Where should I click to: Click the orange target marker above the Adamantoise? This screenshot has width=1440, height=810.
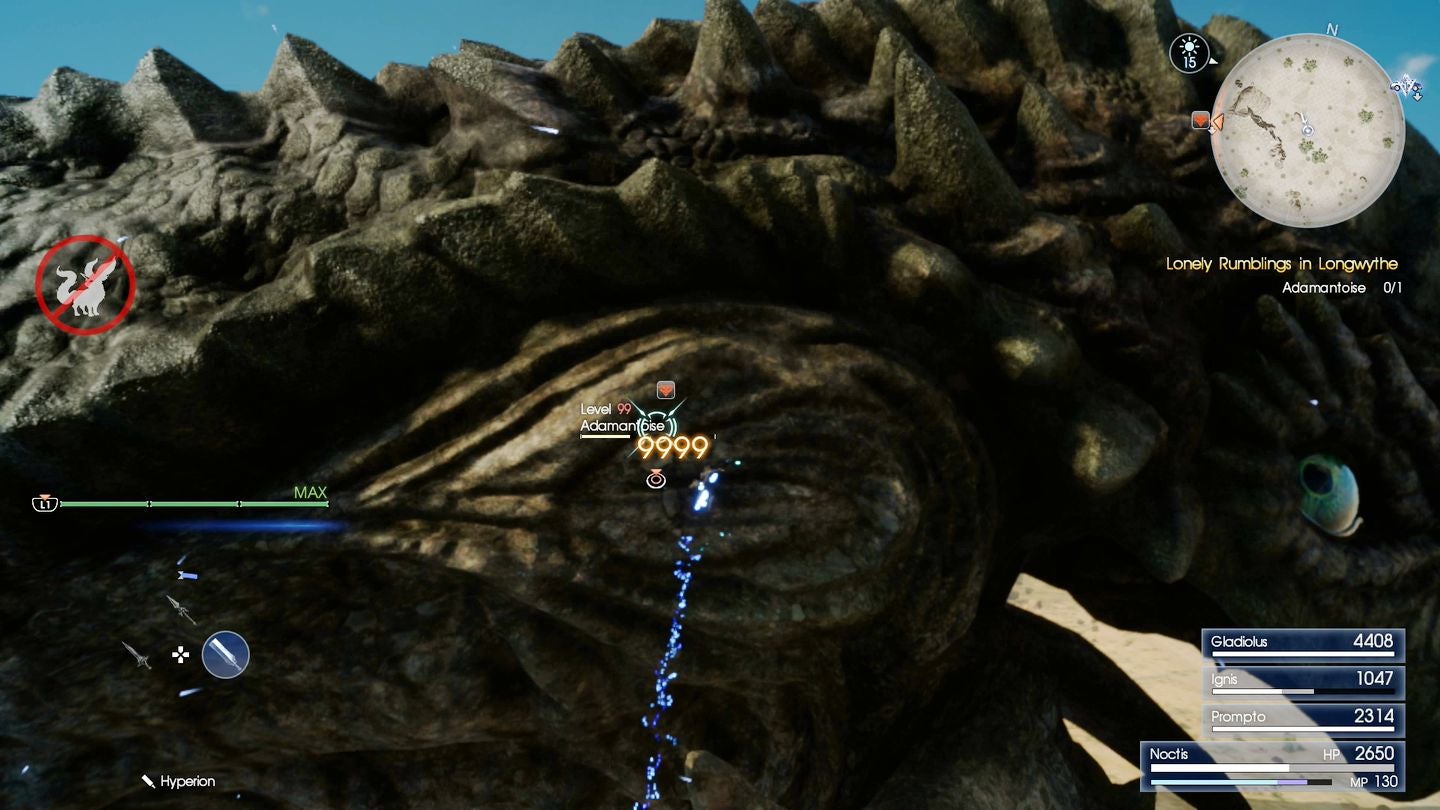click(x=665, y=389)
